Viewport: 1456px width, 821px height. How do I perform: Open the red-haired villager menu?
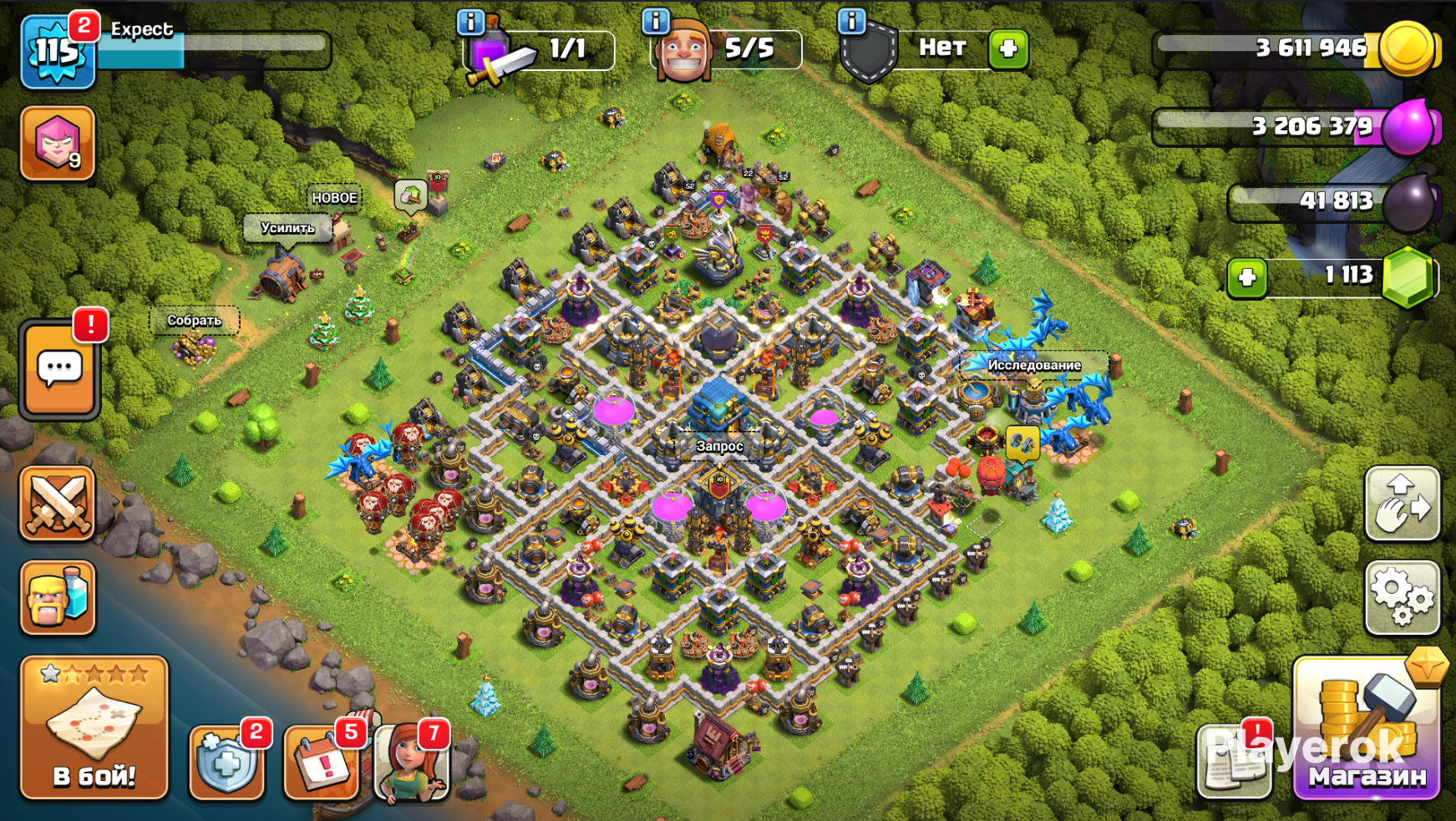(x=411, y=761)
